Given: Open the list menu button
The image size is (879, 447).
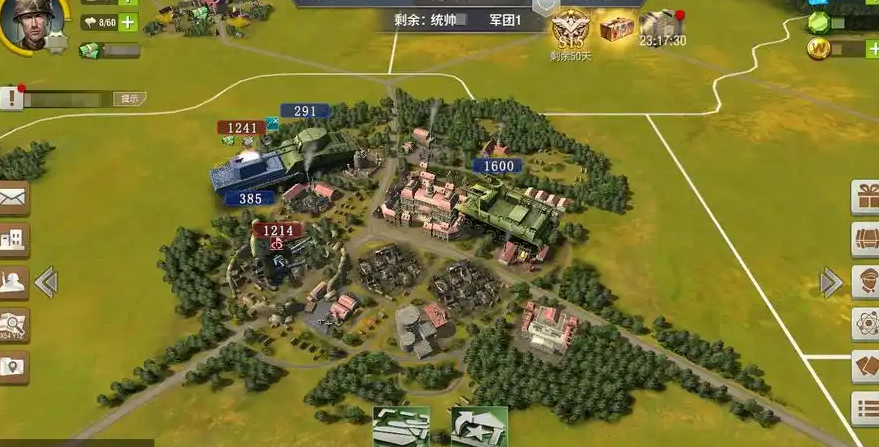Looking at the screenshot, I should tap(866, 408).
